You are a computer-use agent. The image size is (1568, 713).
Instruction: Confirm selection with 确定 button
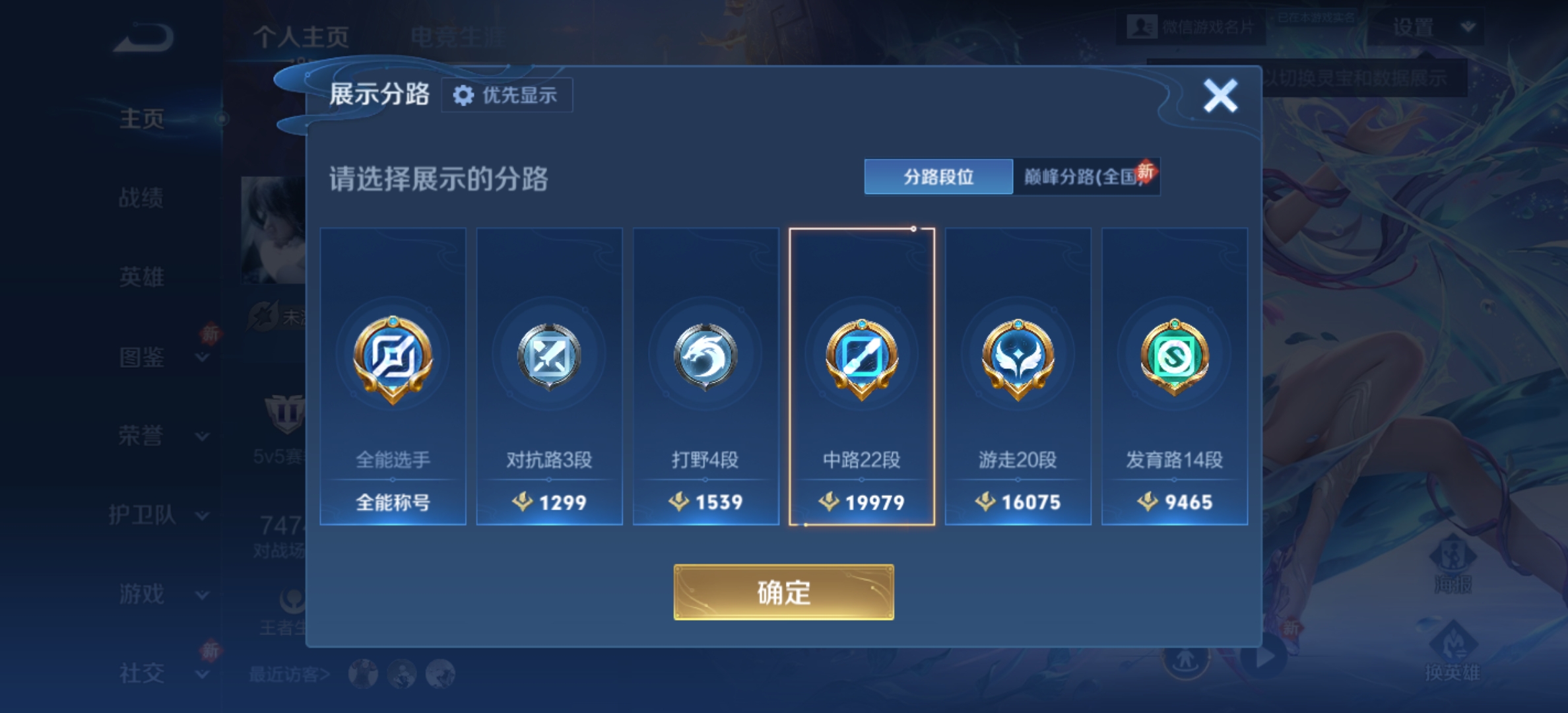pos(783,592)
